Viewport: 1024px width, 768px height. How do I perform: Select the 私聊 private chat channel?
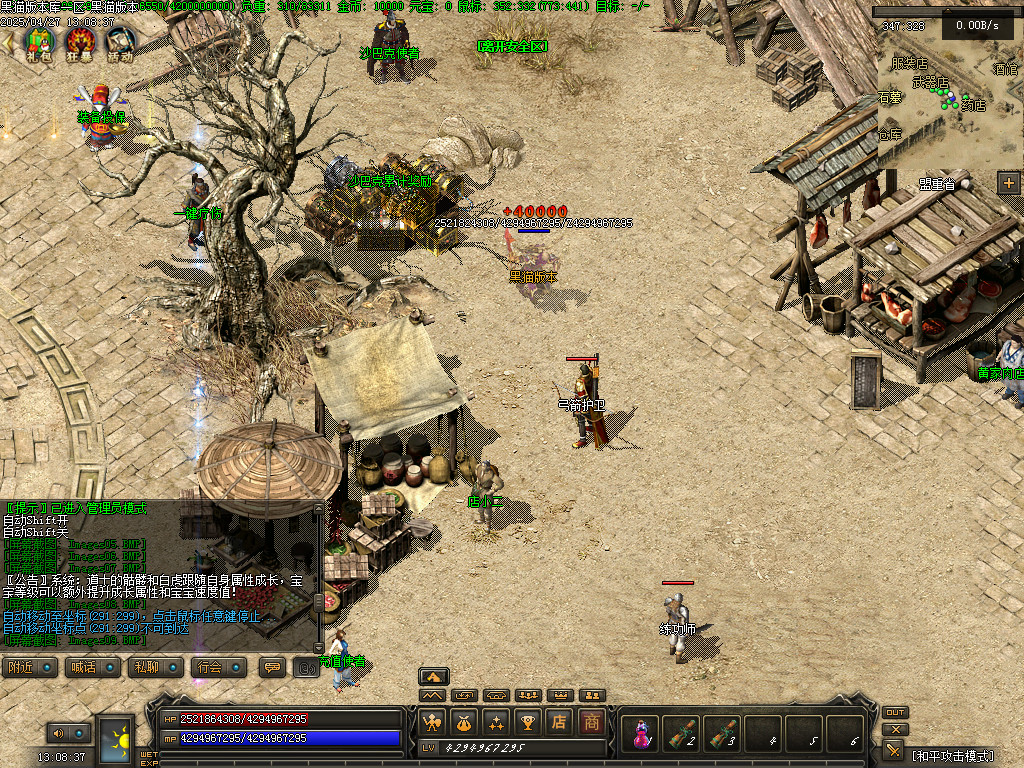pyautogui.click(x=155, y=667)
